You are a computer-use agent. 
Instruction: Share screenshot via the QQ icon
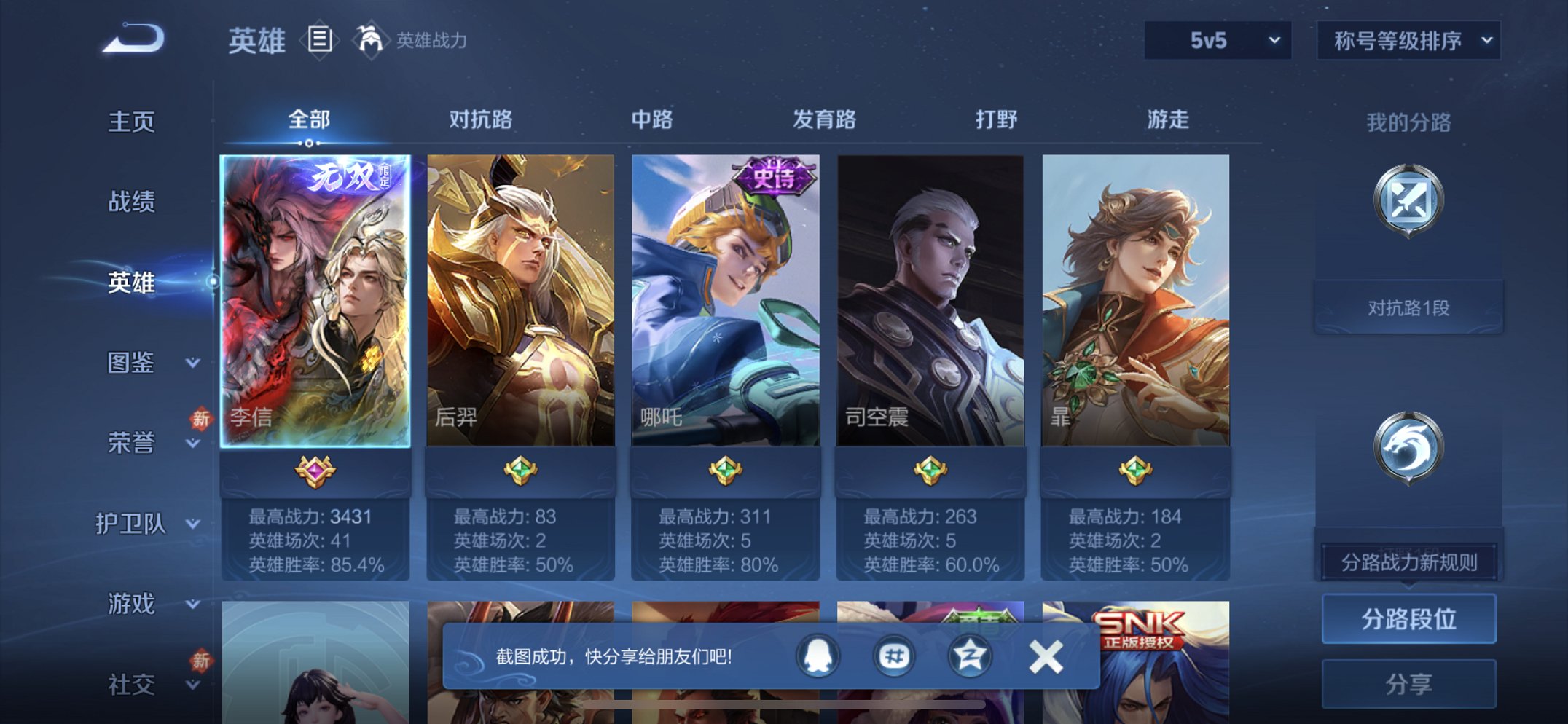pyautogui.click(x=818, y=656)
